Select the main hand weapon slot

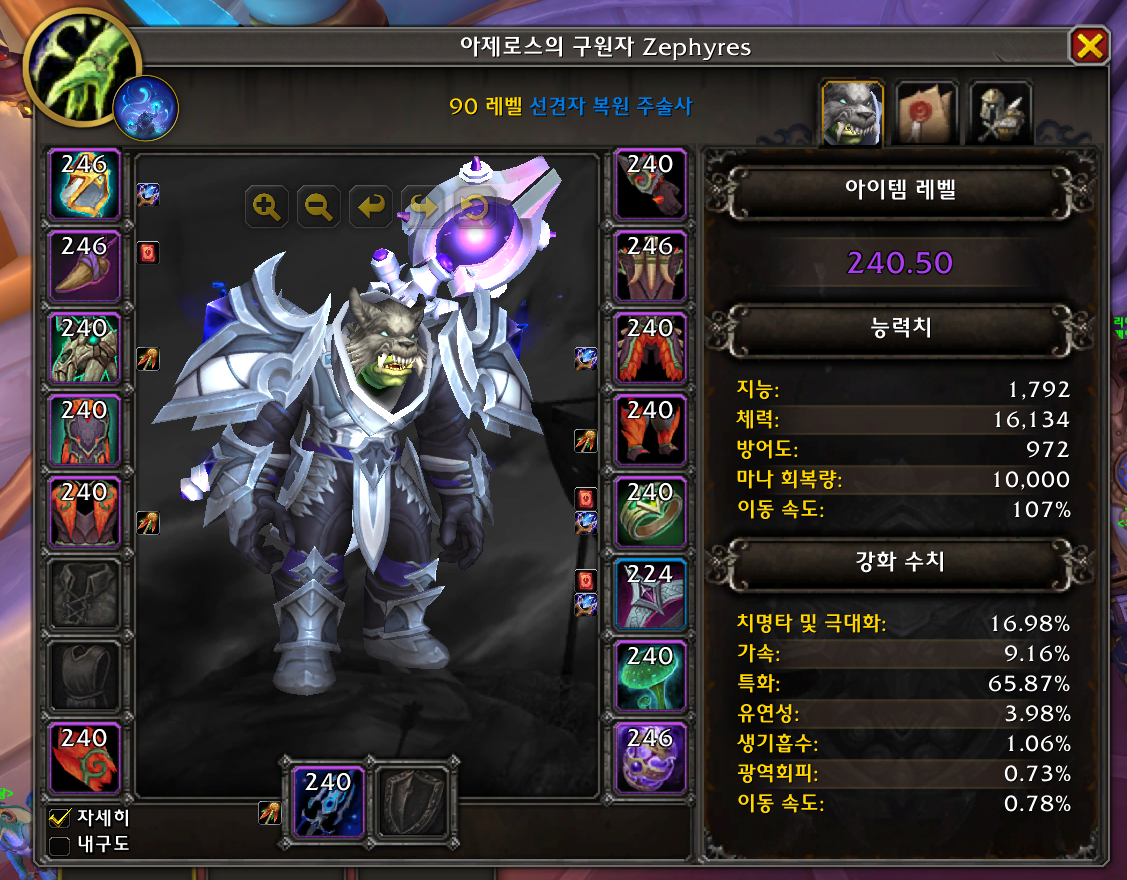click(329, 802)
